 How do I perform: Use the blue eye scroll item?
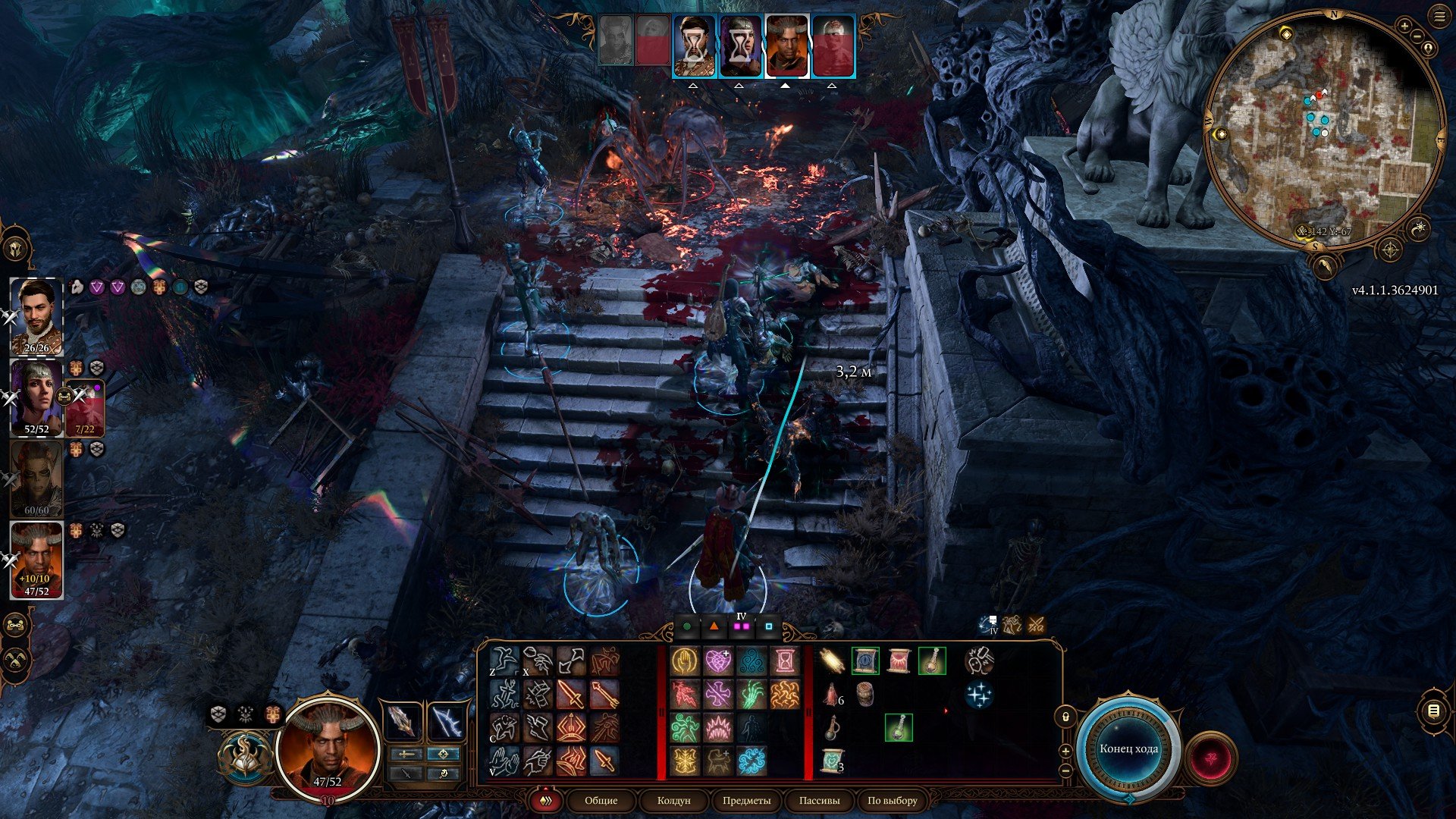tap(865, 661)
